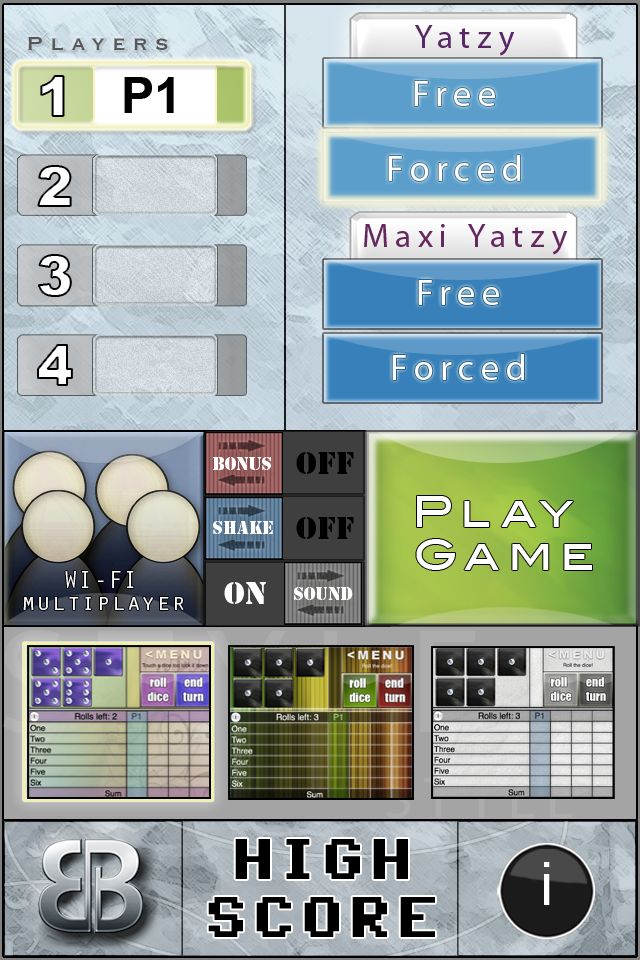640x960 pixels.
Task: Toggle the Bonus option
Action: [x=284, y=463]
